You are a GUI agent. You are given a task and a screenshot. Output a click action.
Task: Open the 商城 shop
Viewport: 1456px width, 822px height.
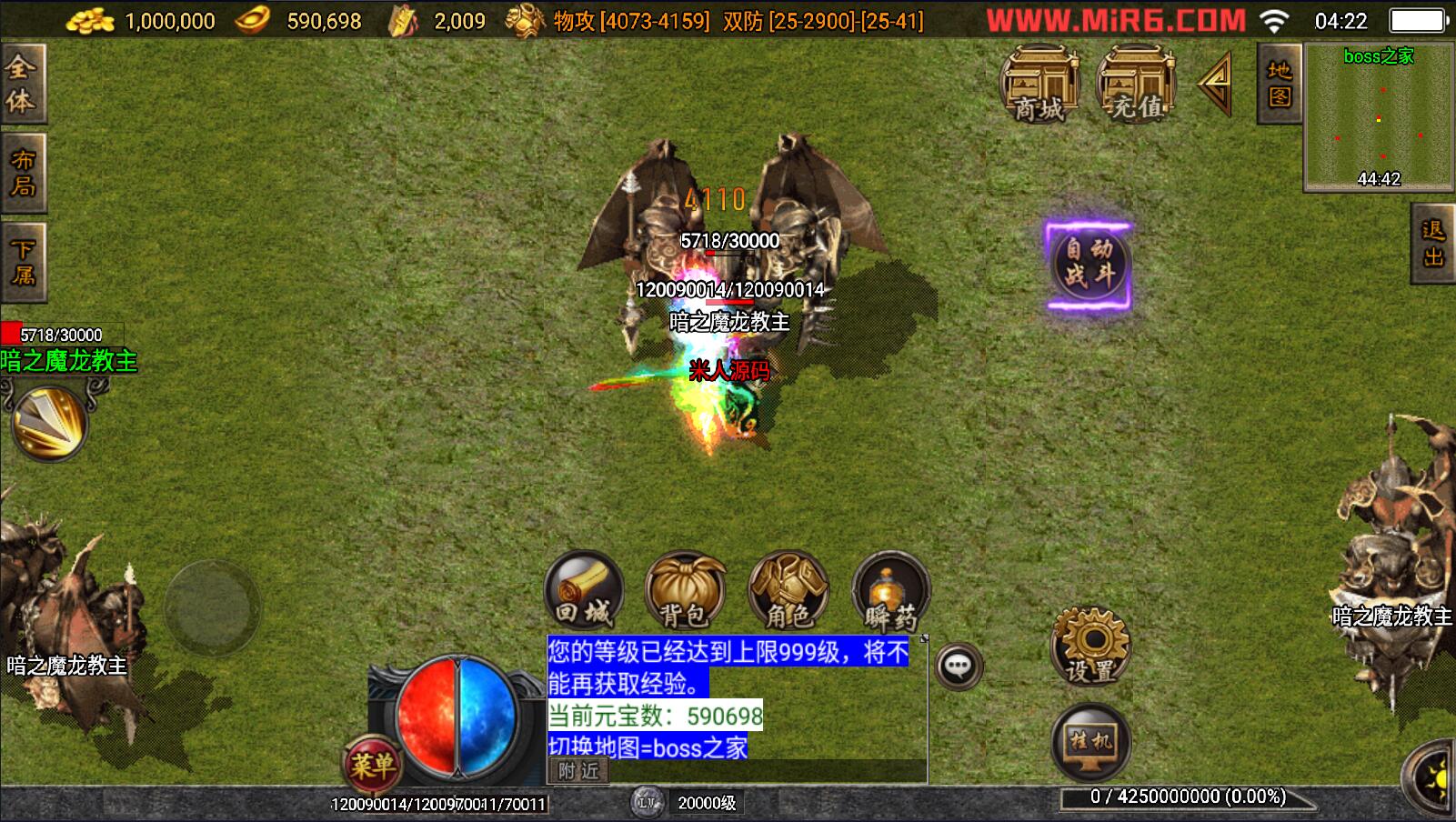coord(1039,85)
